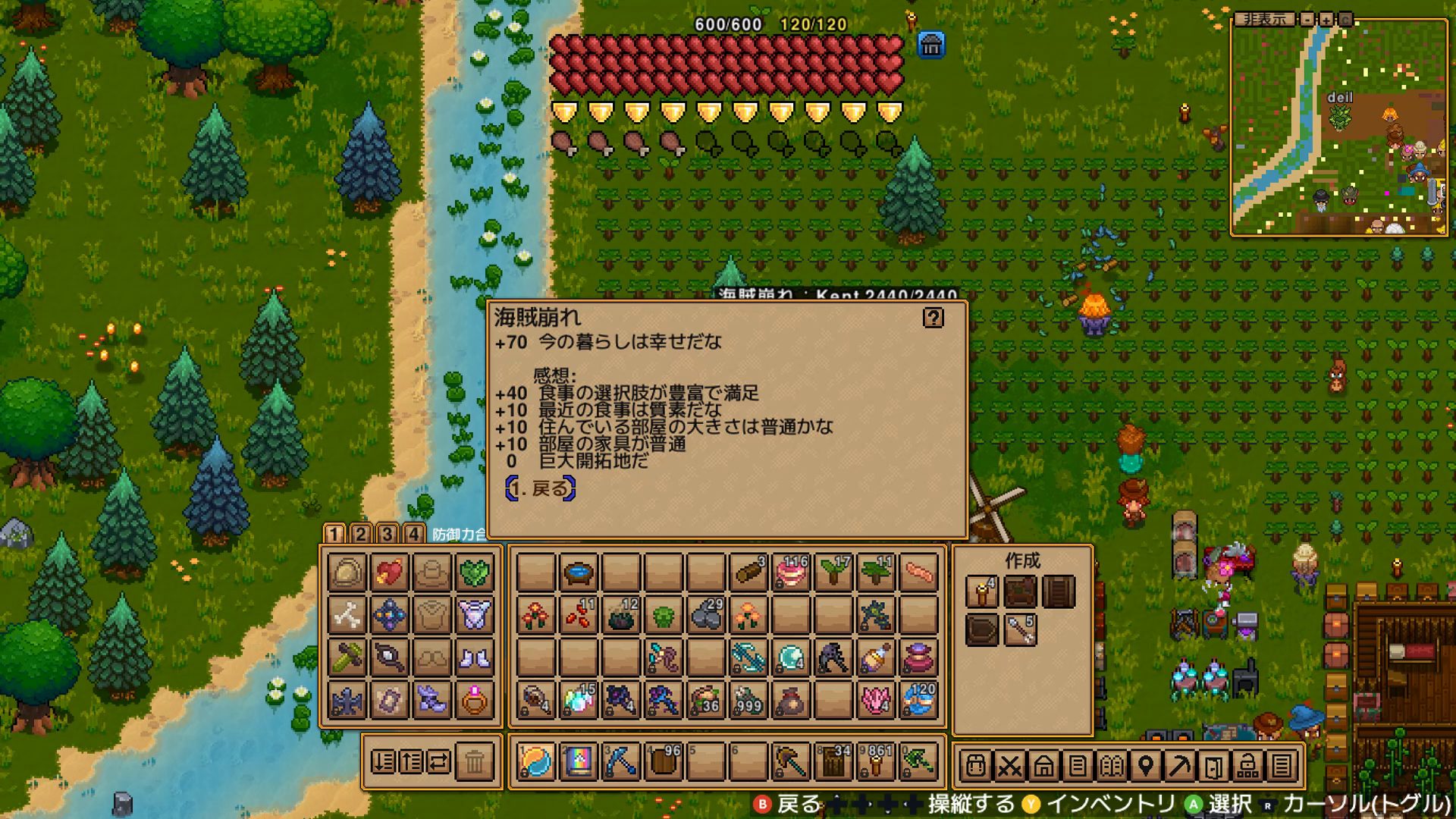
Task: Click the blue building icon near hearts
Action: [930, 45]
